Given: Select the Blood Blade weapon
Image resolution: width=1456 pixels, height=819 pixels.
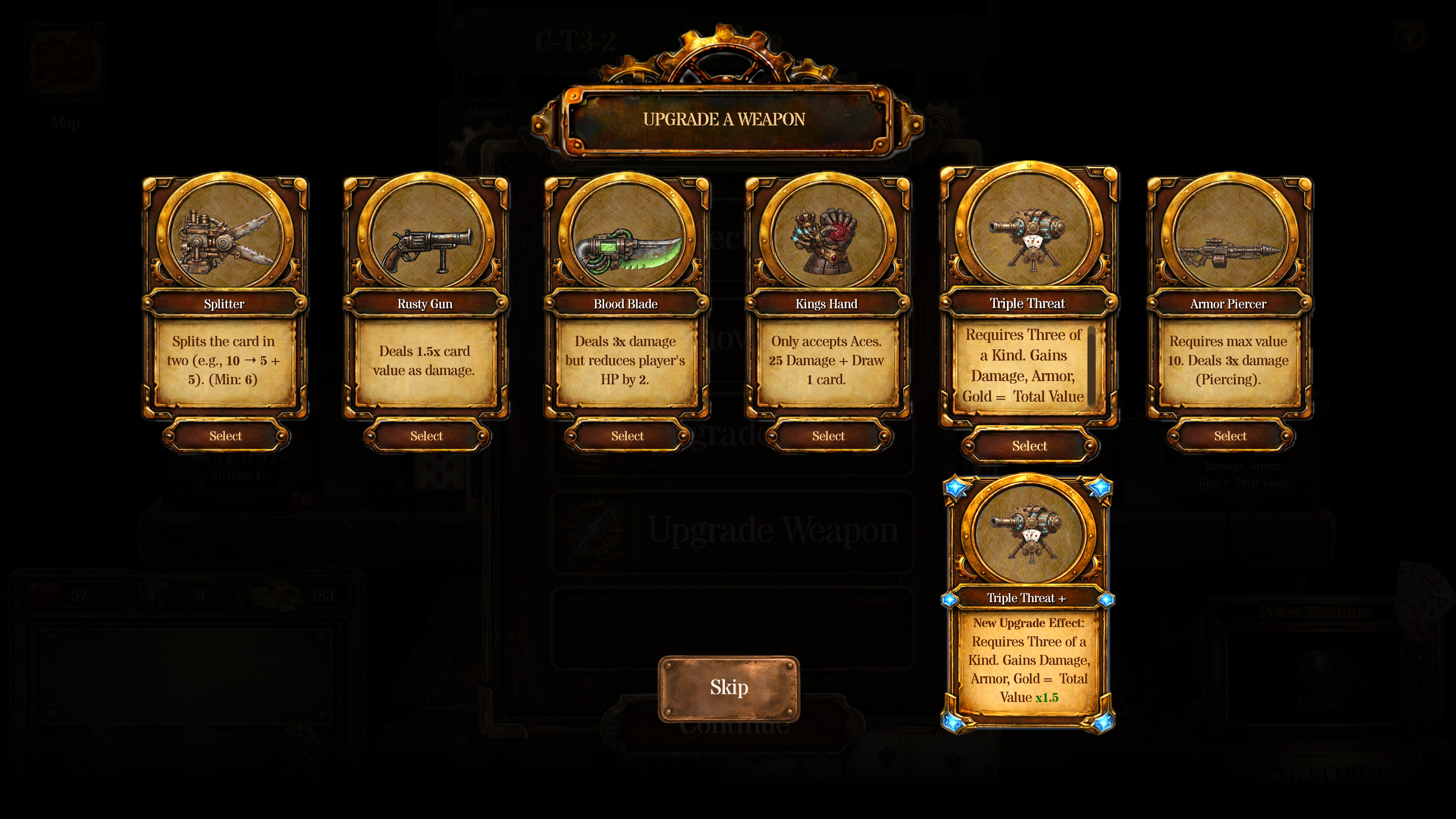Looking at the screenshot, I should [628, 436].
